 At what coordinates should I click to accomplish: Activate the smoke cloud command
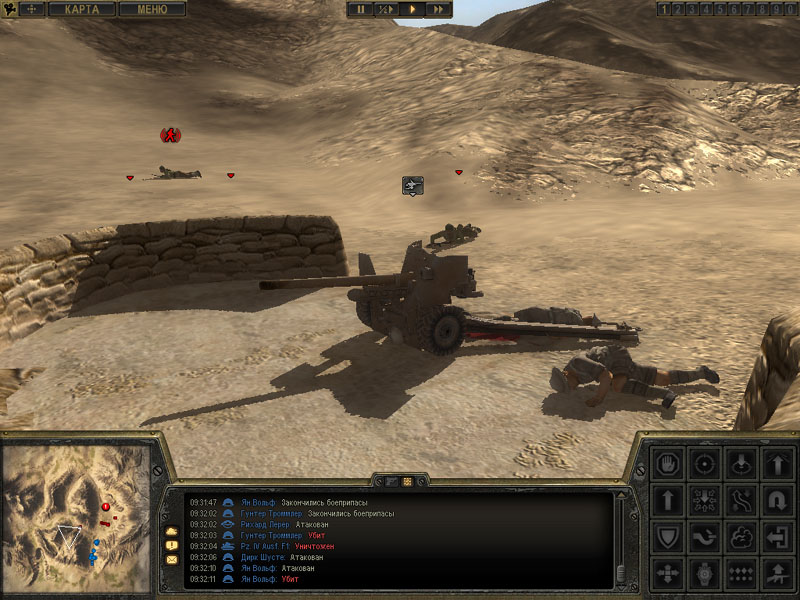point(741,537)
